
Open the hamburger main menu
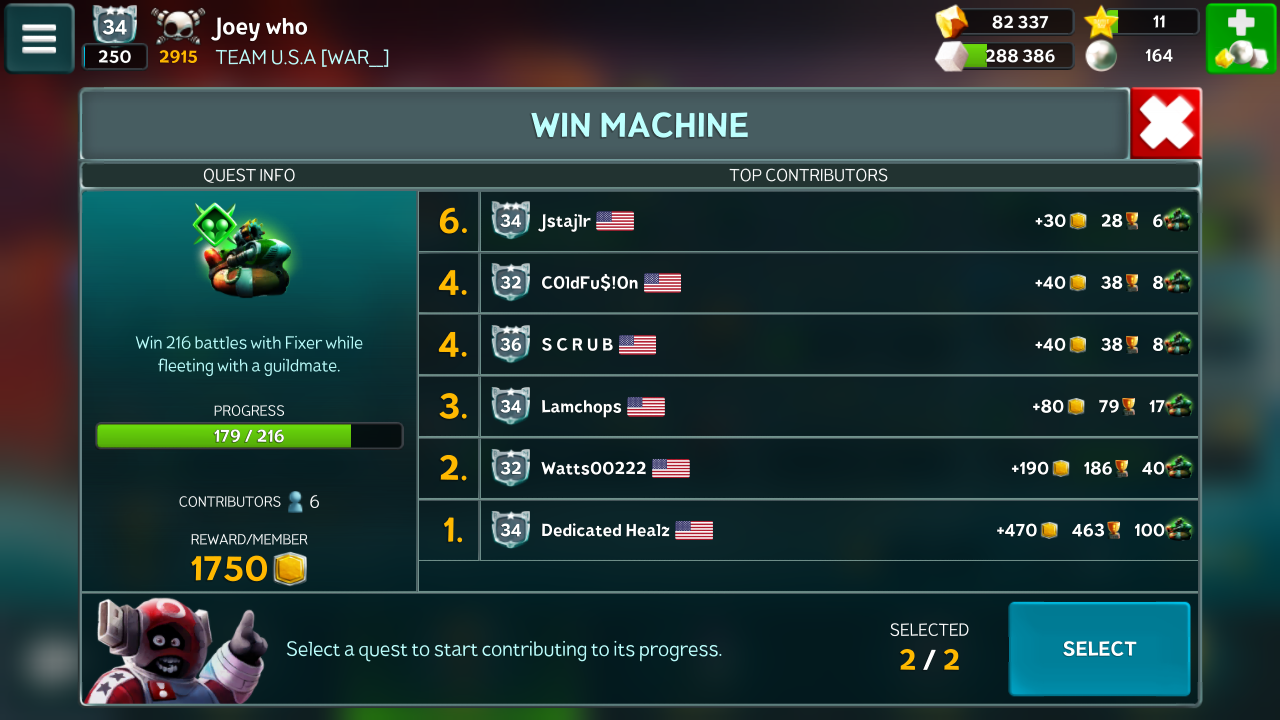tap(40, 39)
